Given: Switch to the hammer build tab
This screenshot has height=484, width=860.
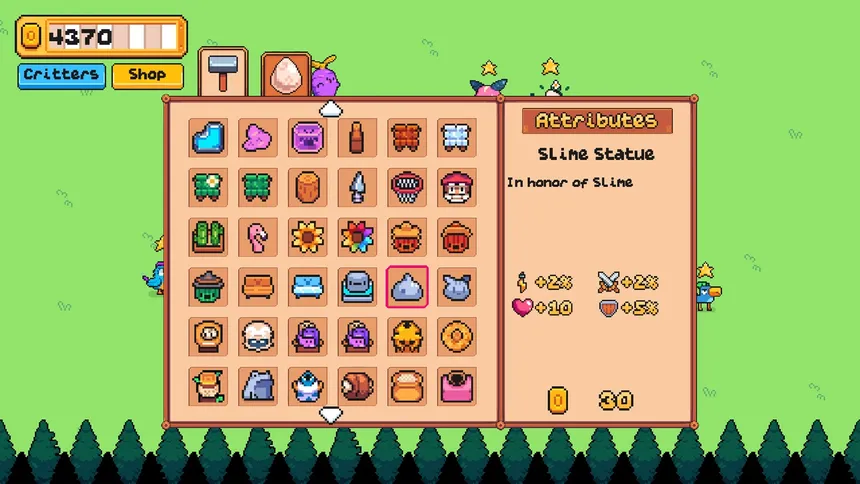Looking at the screenshot, I should [x=222, y=71].
